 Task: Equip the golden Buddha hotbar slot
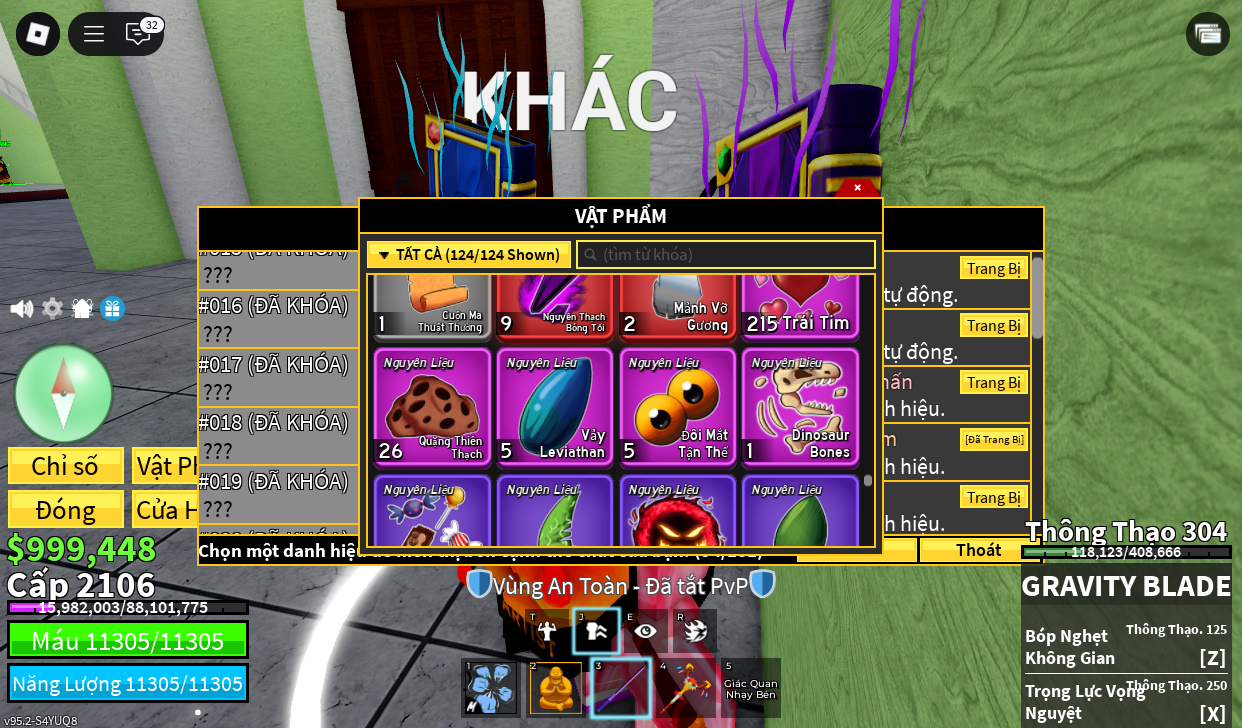[556, 688]
